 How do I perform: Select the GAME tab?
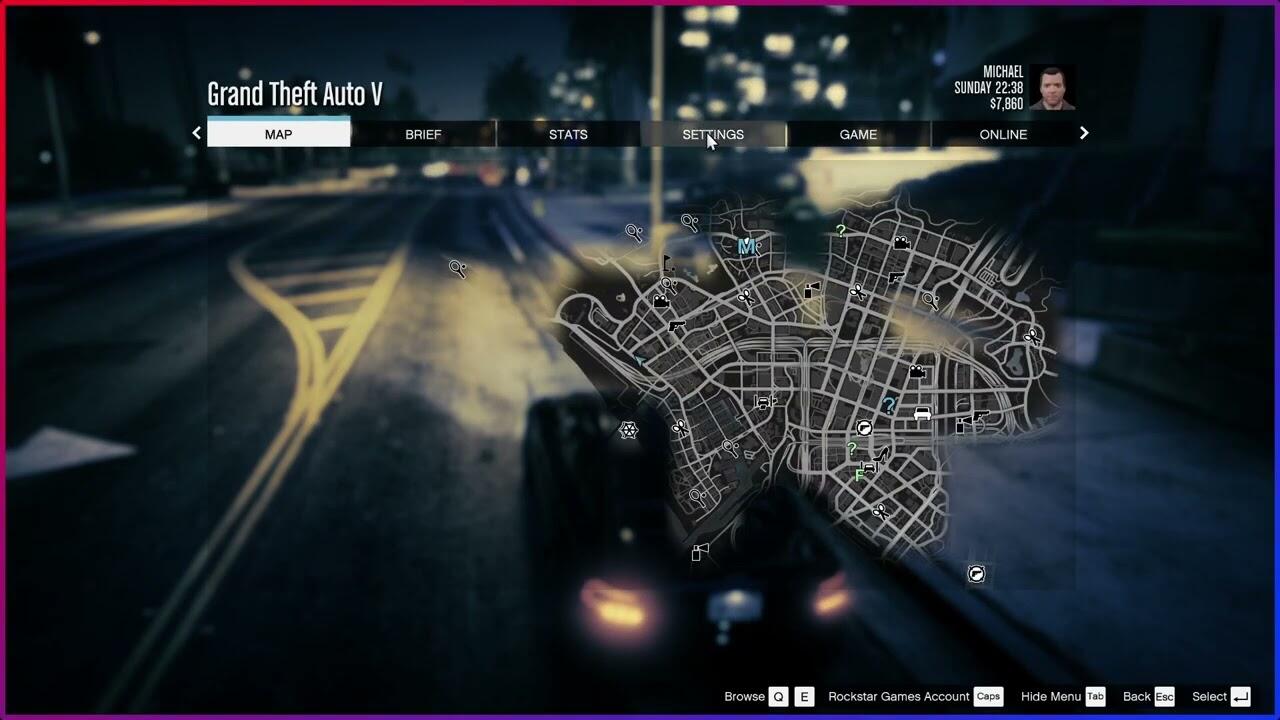858,134
